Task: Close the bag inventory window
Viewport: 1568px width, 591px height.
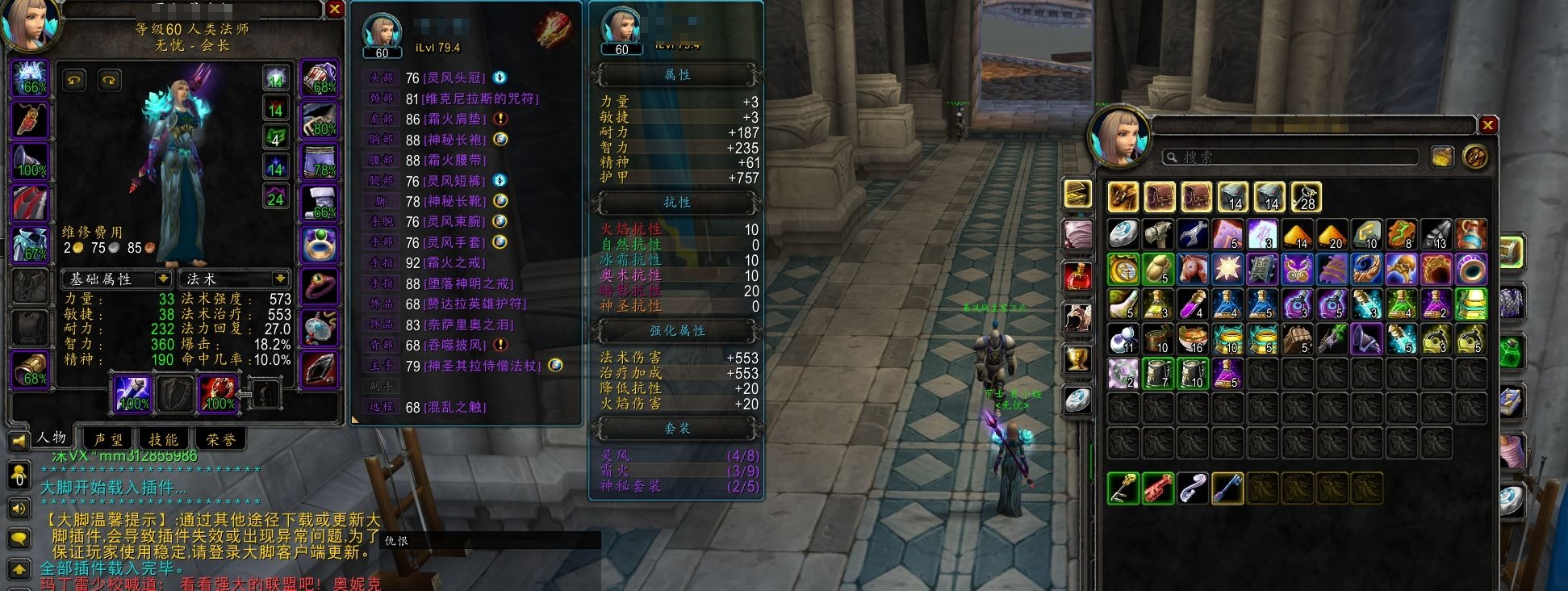Action: (x=1487, y=124)
